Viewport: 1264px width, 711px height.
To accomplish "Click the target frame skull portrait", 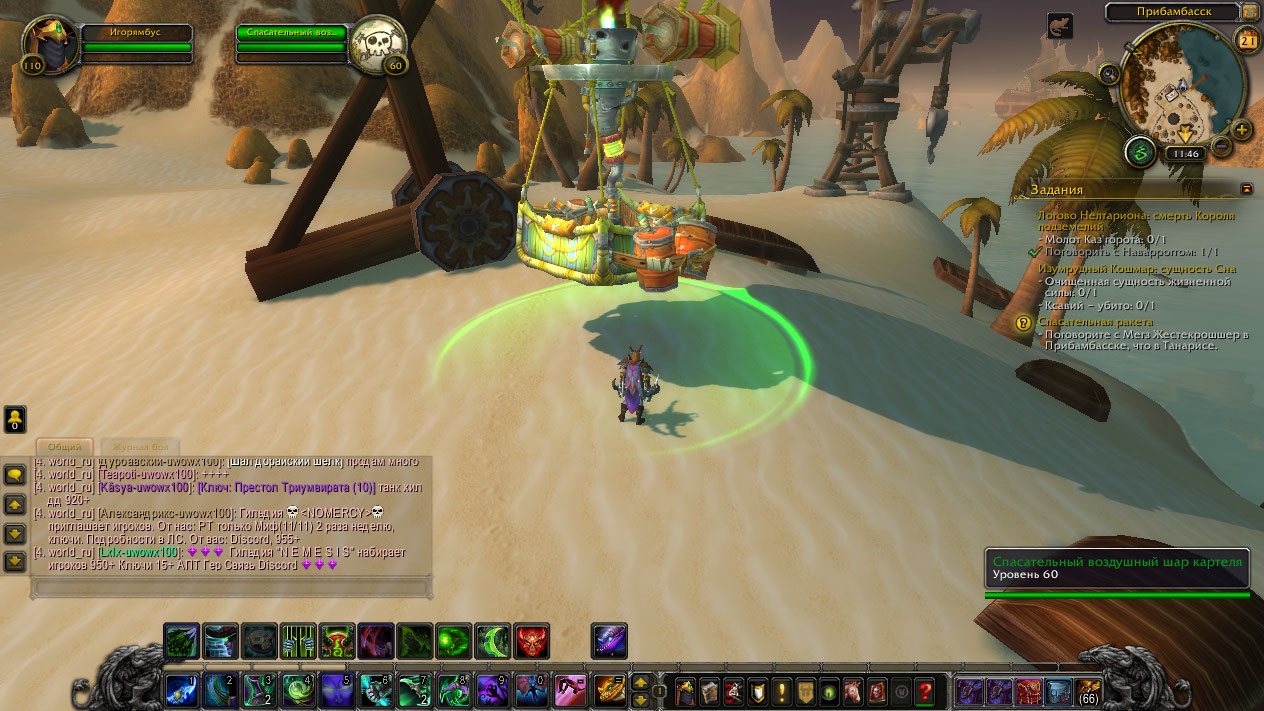I will click(380, 43).
